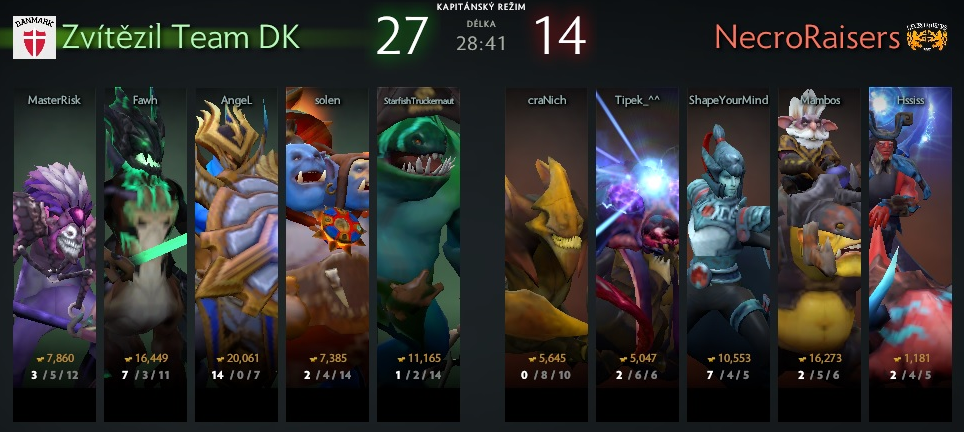Show the NecroRaisers team emblem
The image size is (964, 432).
click(x=926, y=37)
